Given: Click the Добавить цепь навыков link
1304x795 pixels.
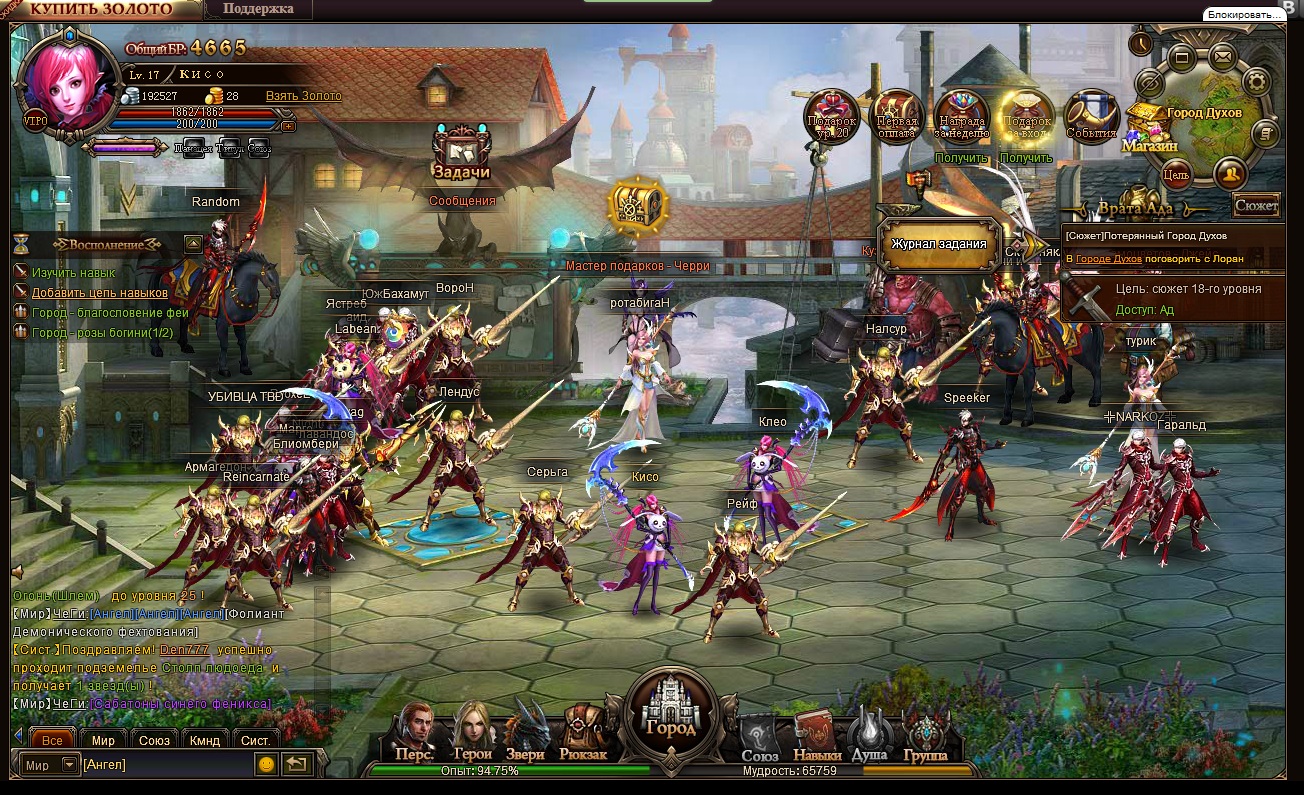Looking at the screenshot, I should click(x=99, y=292).
